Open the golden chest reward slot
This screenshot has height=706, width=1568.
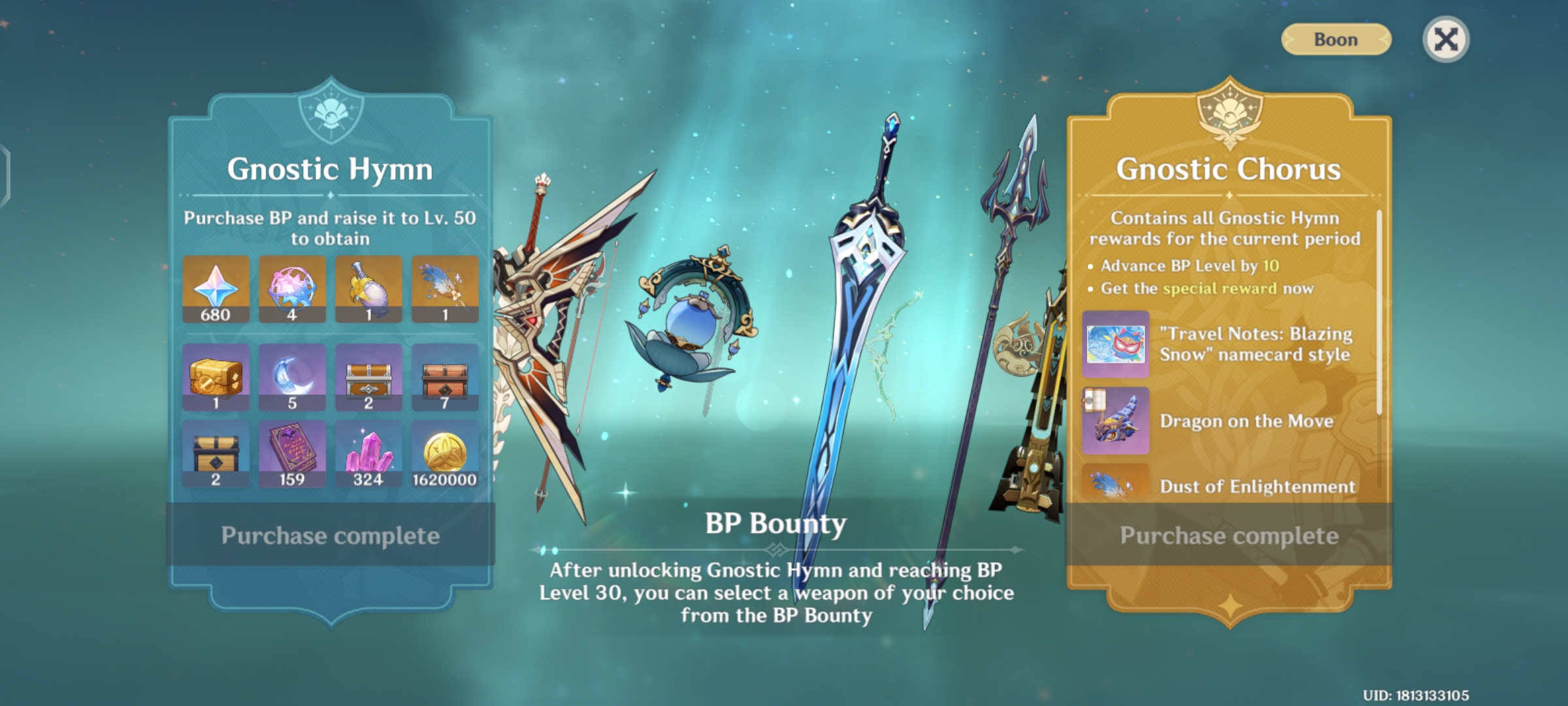tap(216, 377)
